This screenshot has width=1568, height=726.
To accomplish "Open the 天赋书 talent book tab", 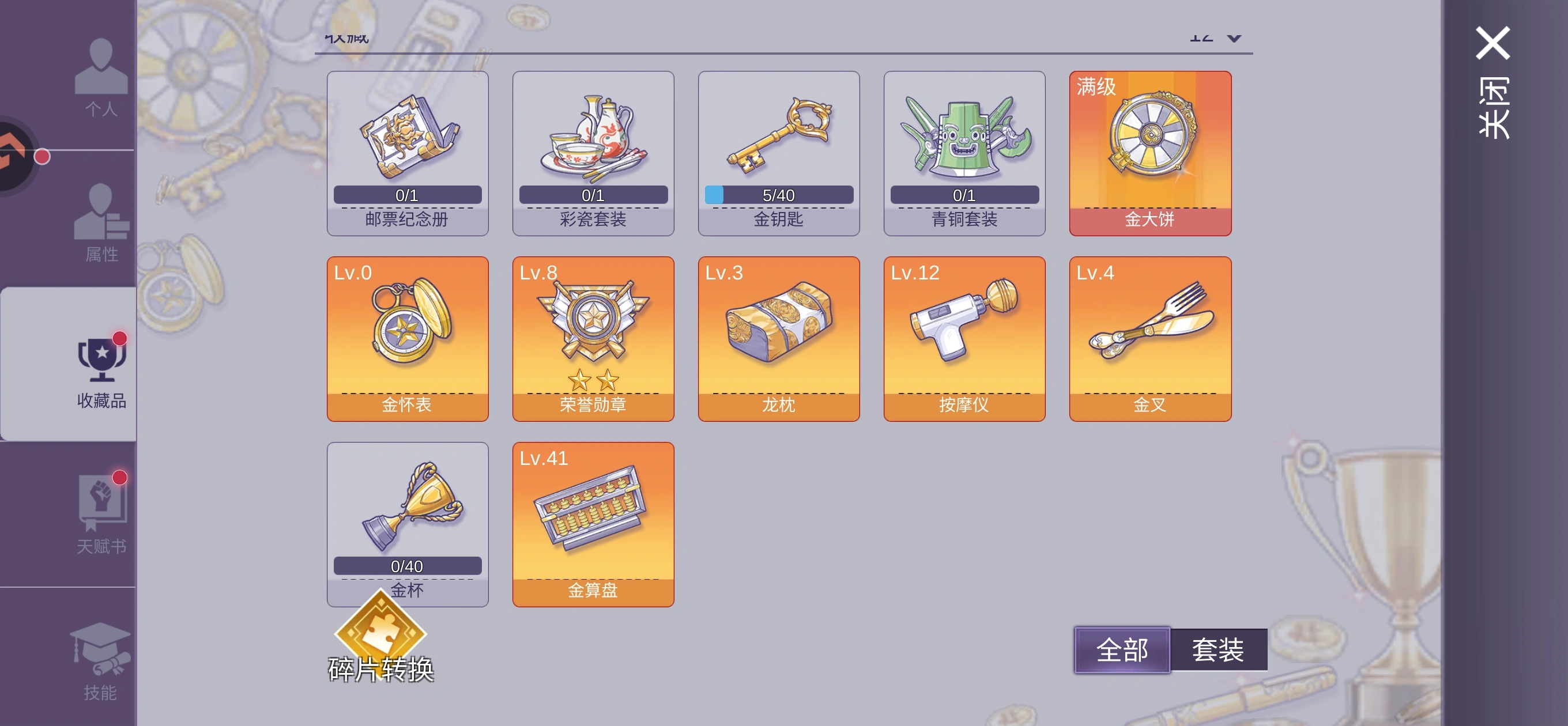I will pos(100,514).
